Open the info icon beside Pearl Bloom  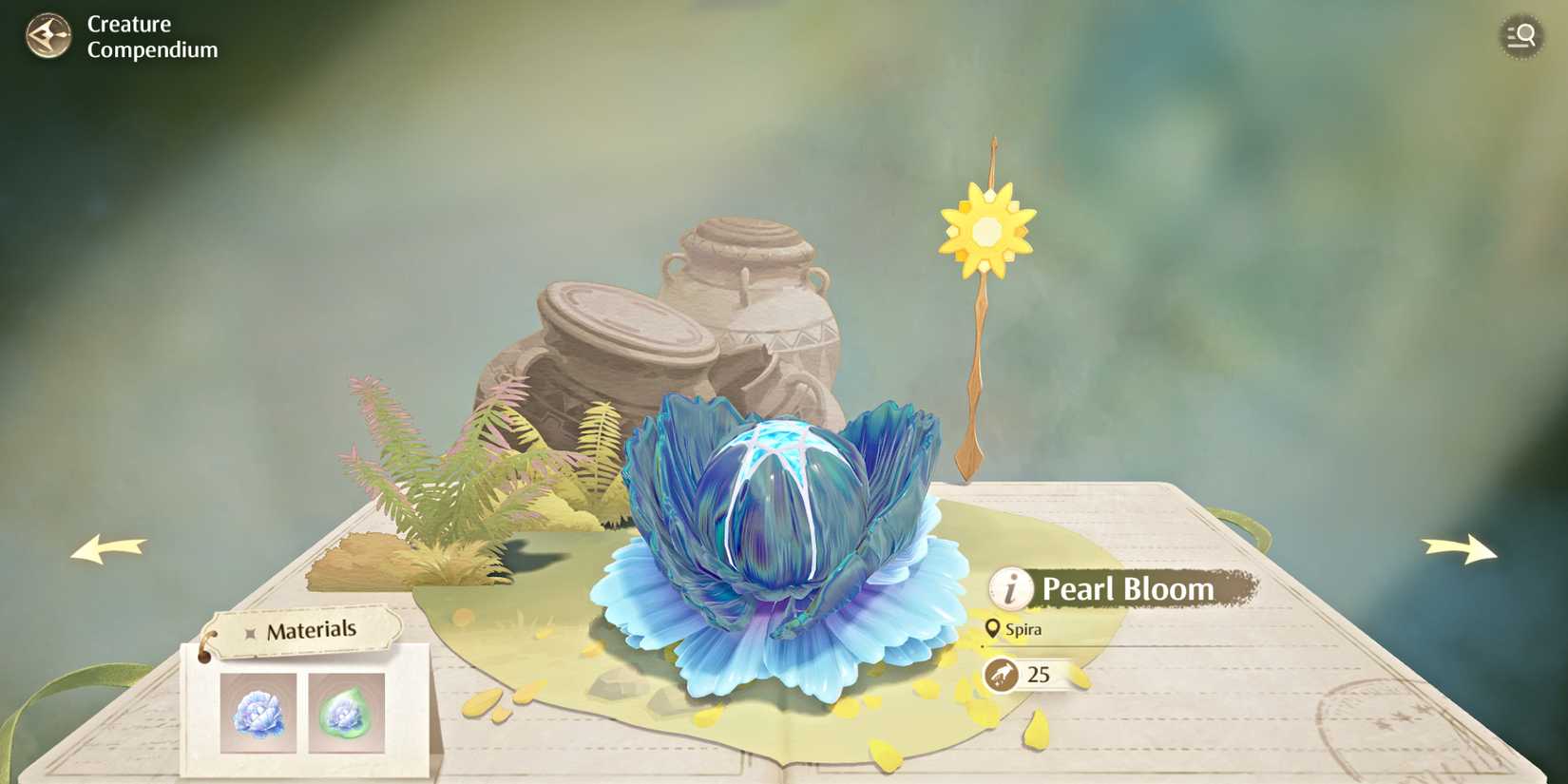tap(1010, 588)
